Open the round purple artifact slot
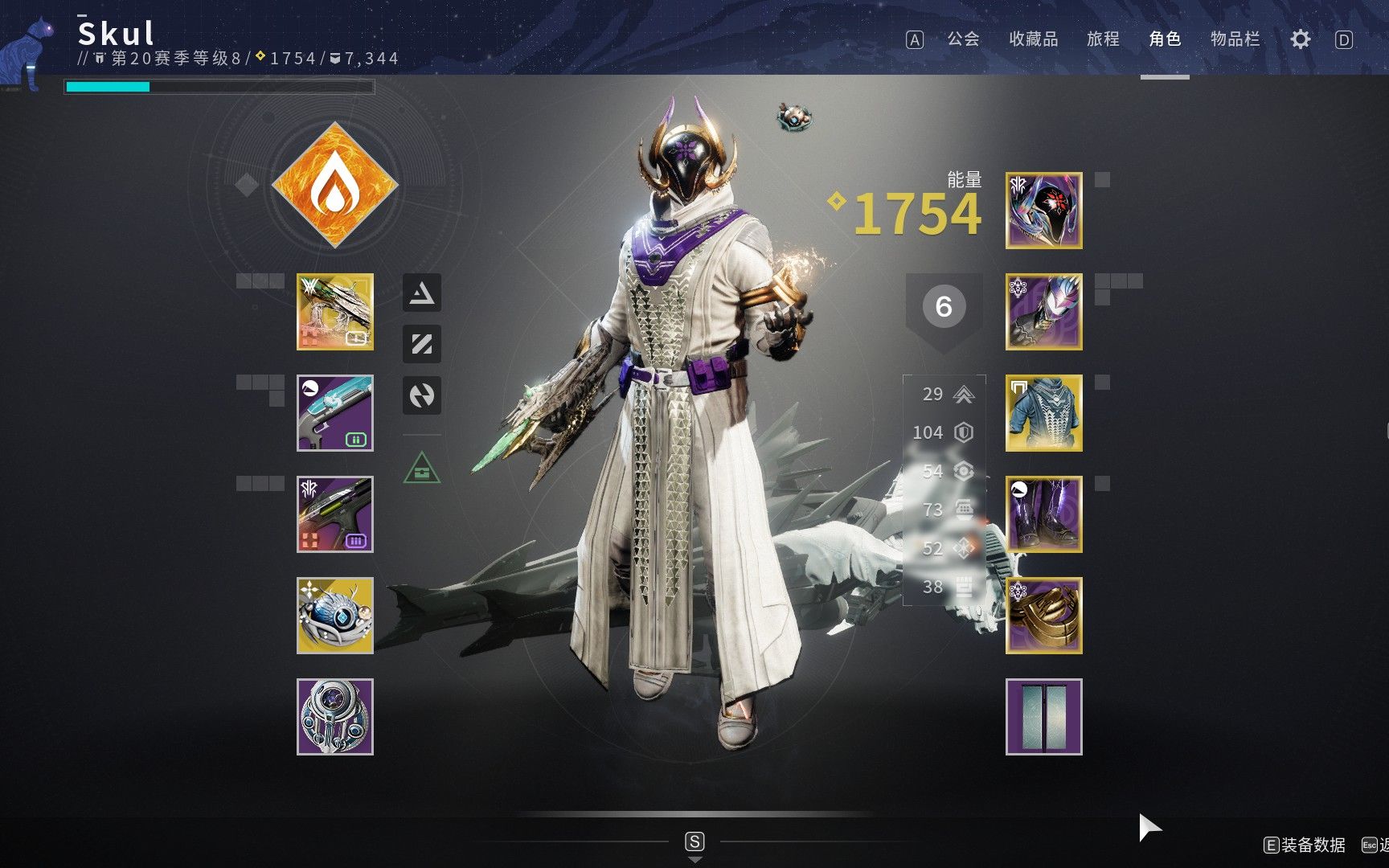The width and height of the screenshot is (1389, 868). click(335, 717)
